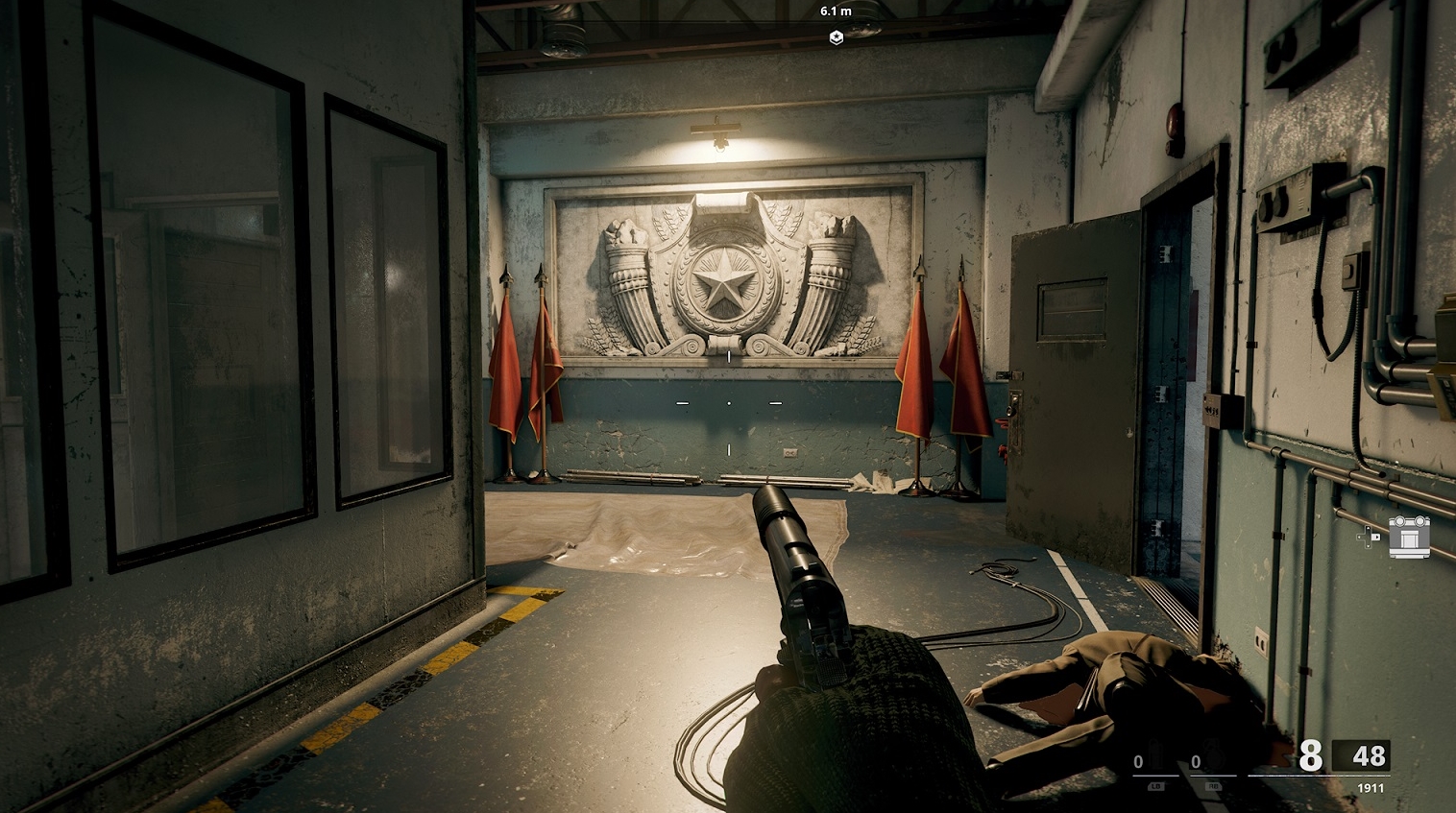Image resolution: width=1456 pixels, height=813 pixels.
Task: Click the D-pad down arrow indicator
Action: pyautogui.click(x=1368, y=546)
